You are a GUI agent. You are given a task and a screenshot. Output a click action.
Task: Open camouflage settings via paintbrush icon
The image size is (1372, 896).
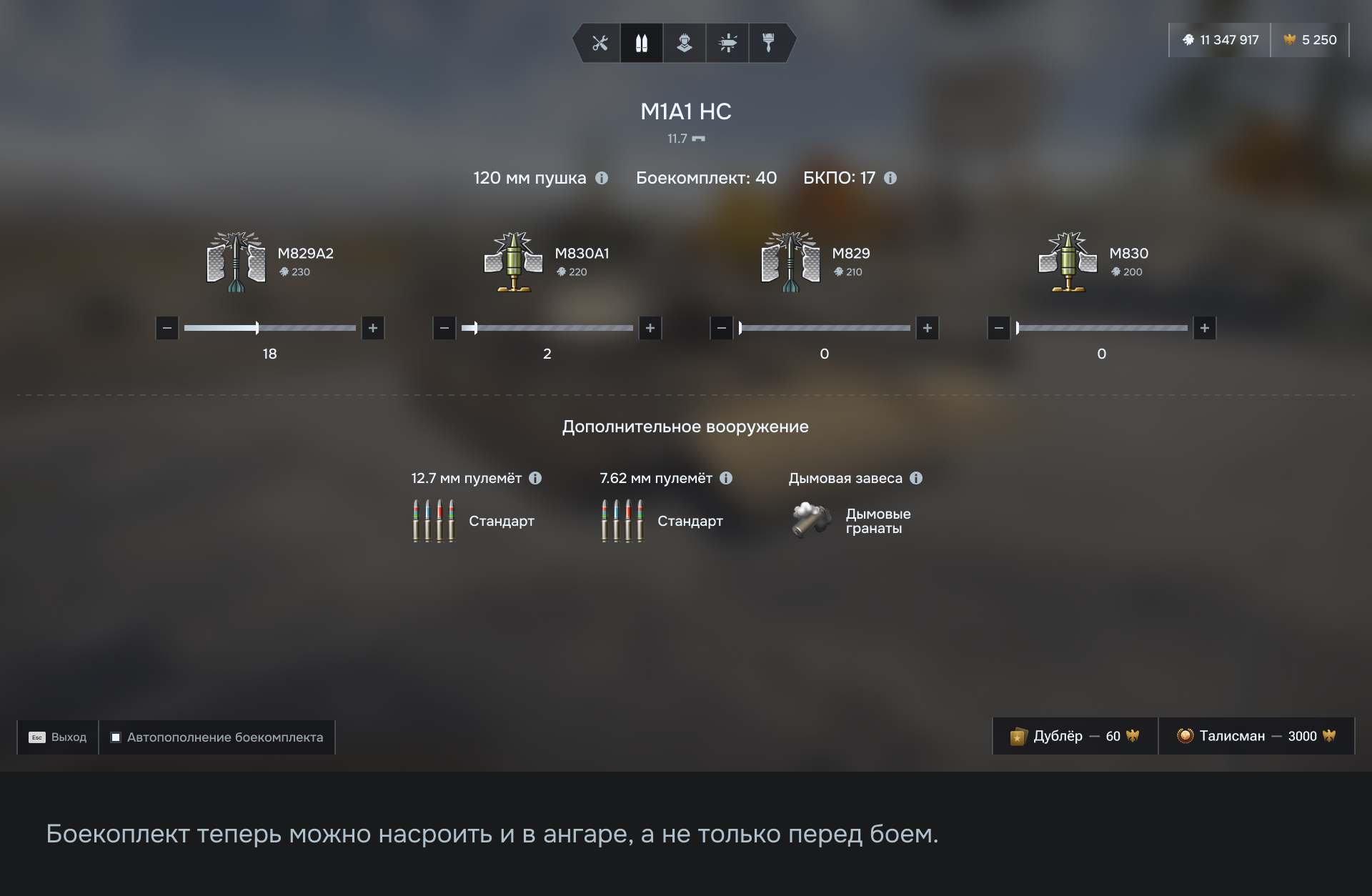tap(770, 43)
